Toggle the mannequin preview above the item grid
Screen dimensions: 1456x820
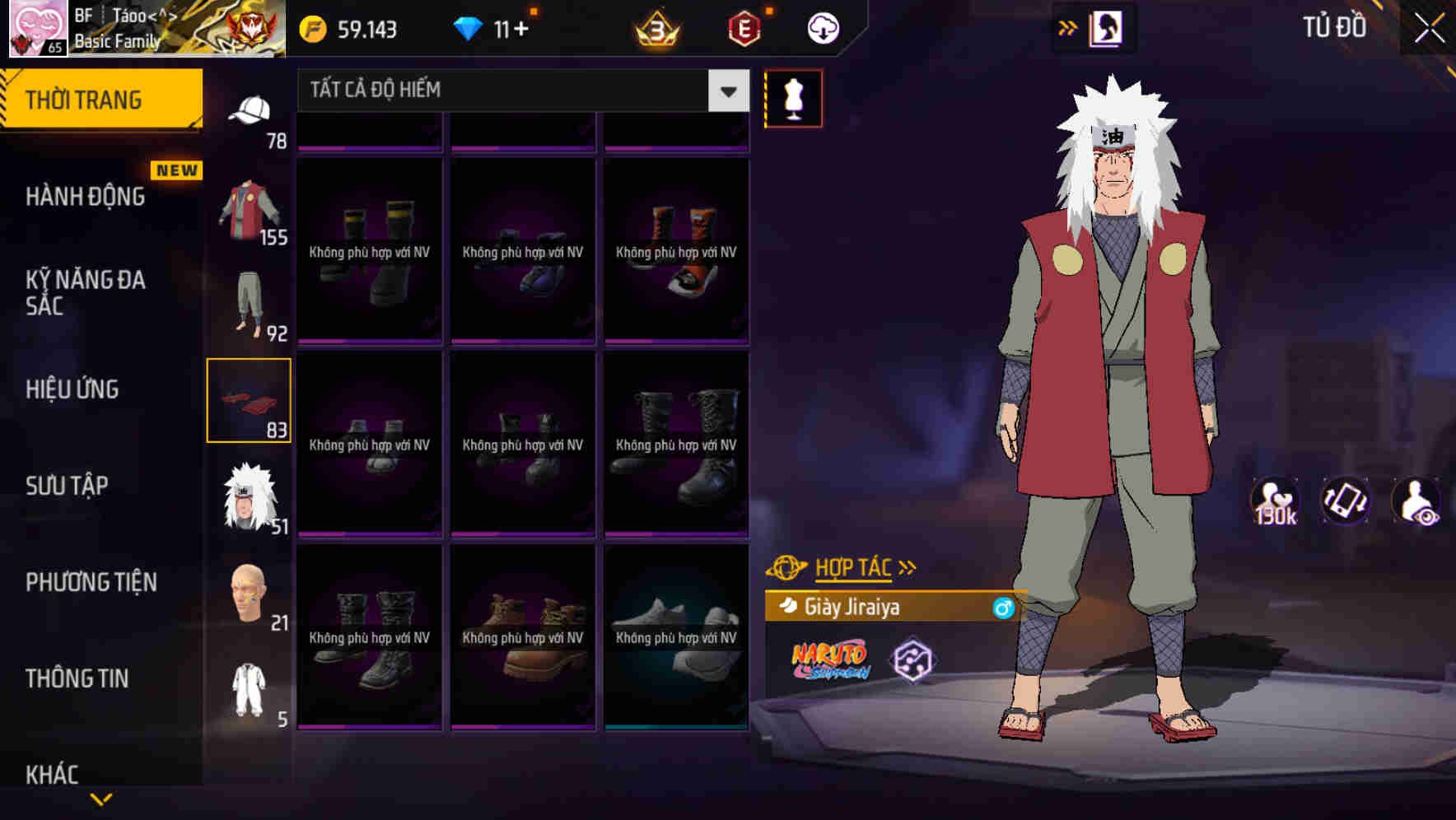794,98
